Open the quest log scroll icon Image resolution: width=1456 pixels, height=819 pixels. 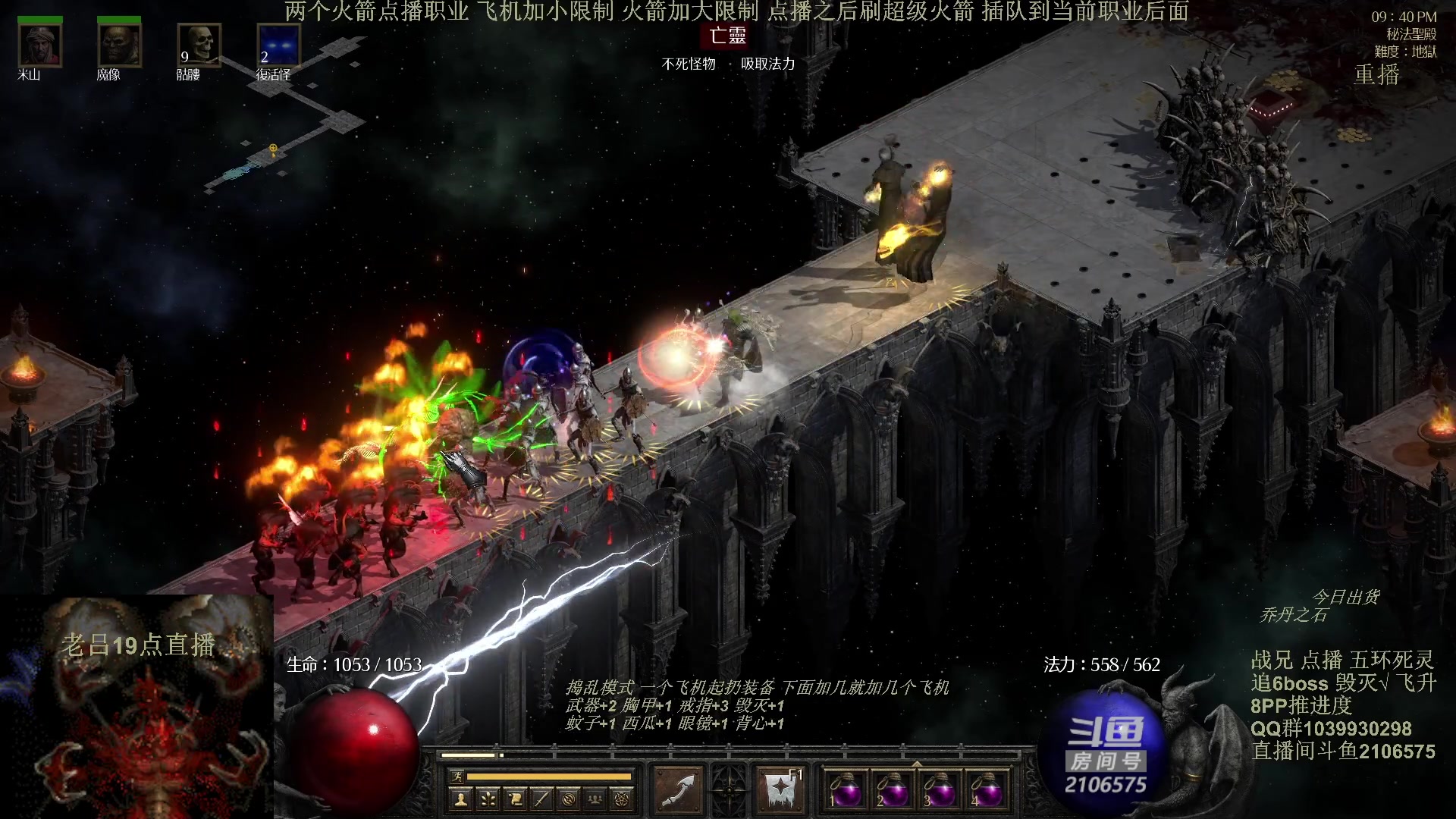515,799
